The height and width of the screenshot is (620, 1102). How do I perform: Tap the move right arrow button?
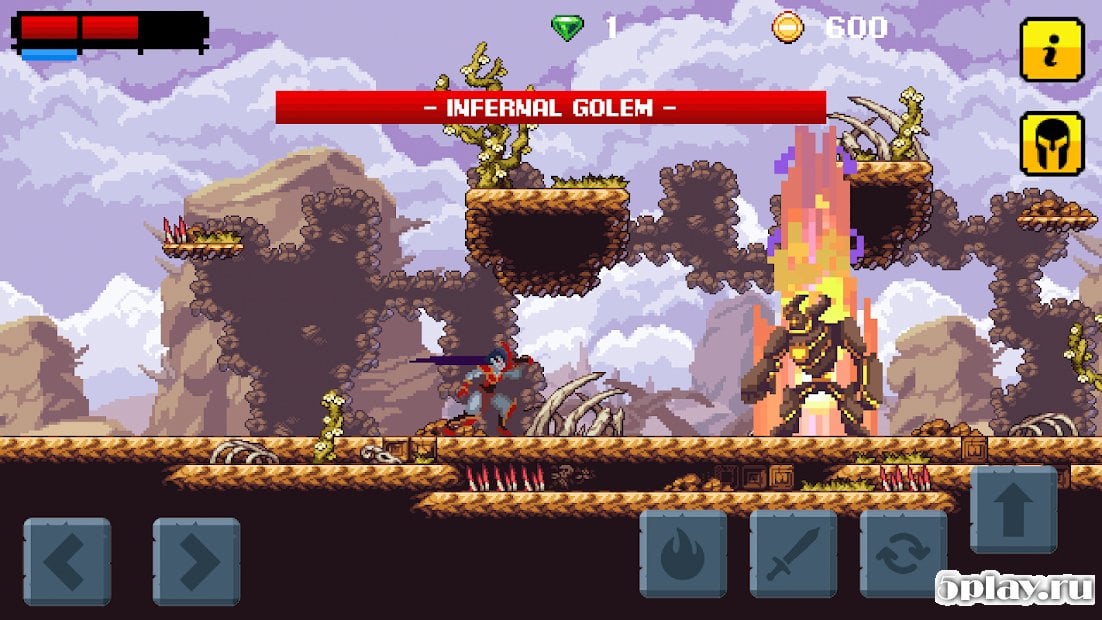pyautogui.click(x=196, y=561)
